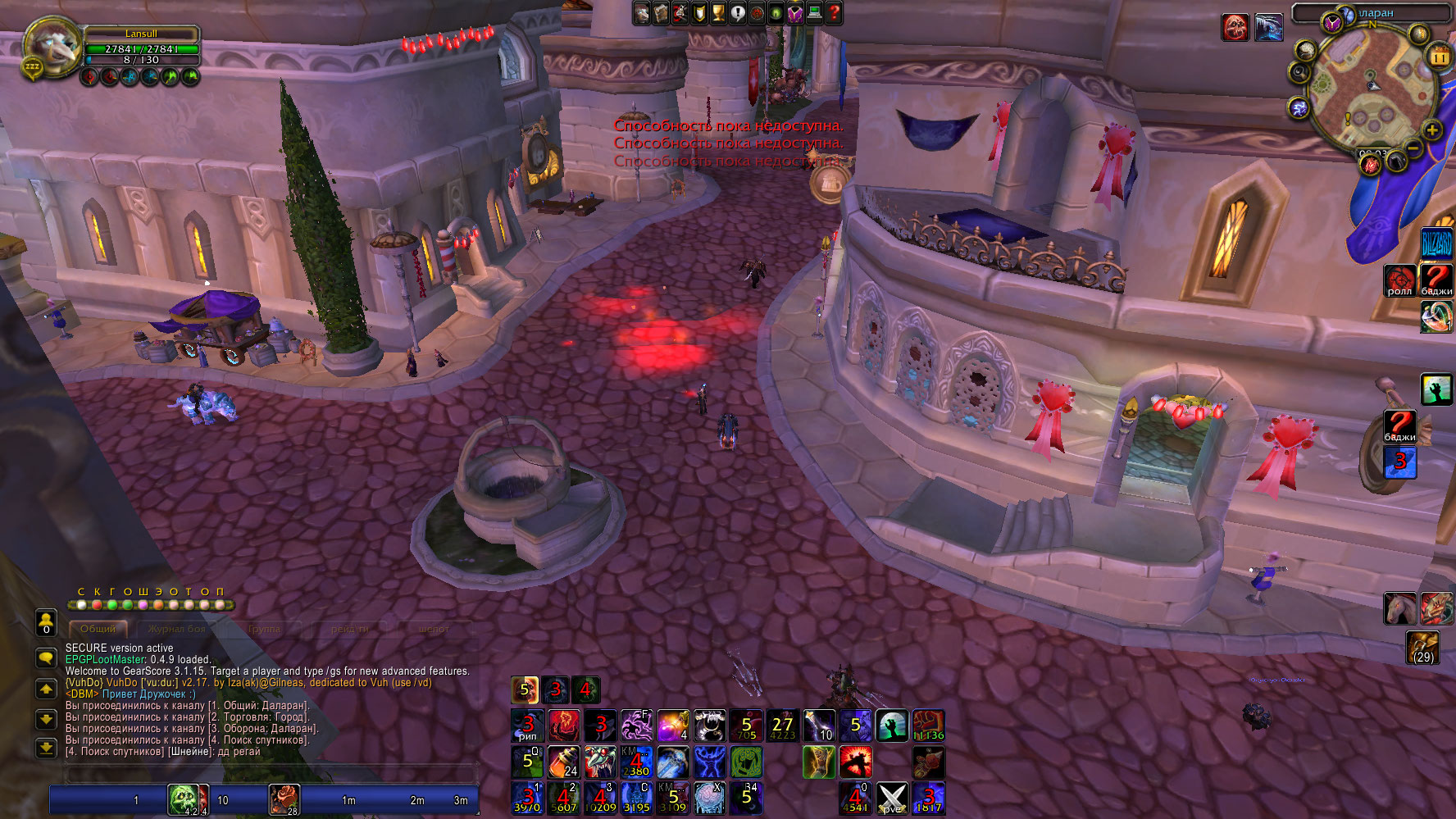Click the Blizzard logo button
The image size is (1456, 819).
coord(1436,243)
